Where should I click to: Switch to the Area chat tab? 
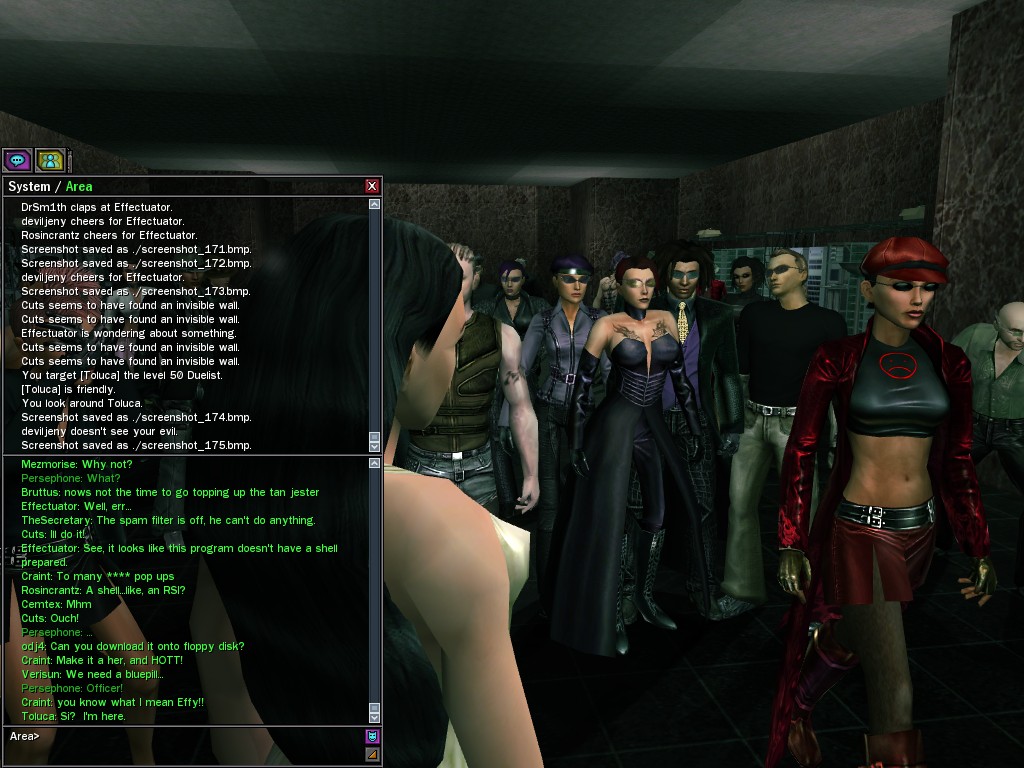[x=79, y=187]
